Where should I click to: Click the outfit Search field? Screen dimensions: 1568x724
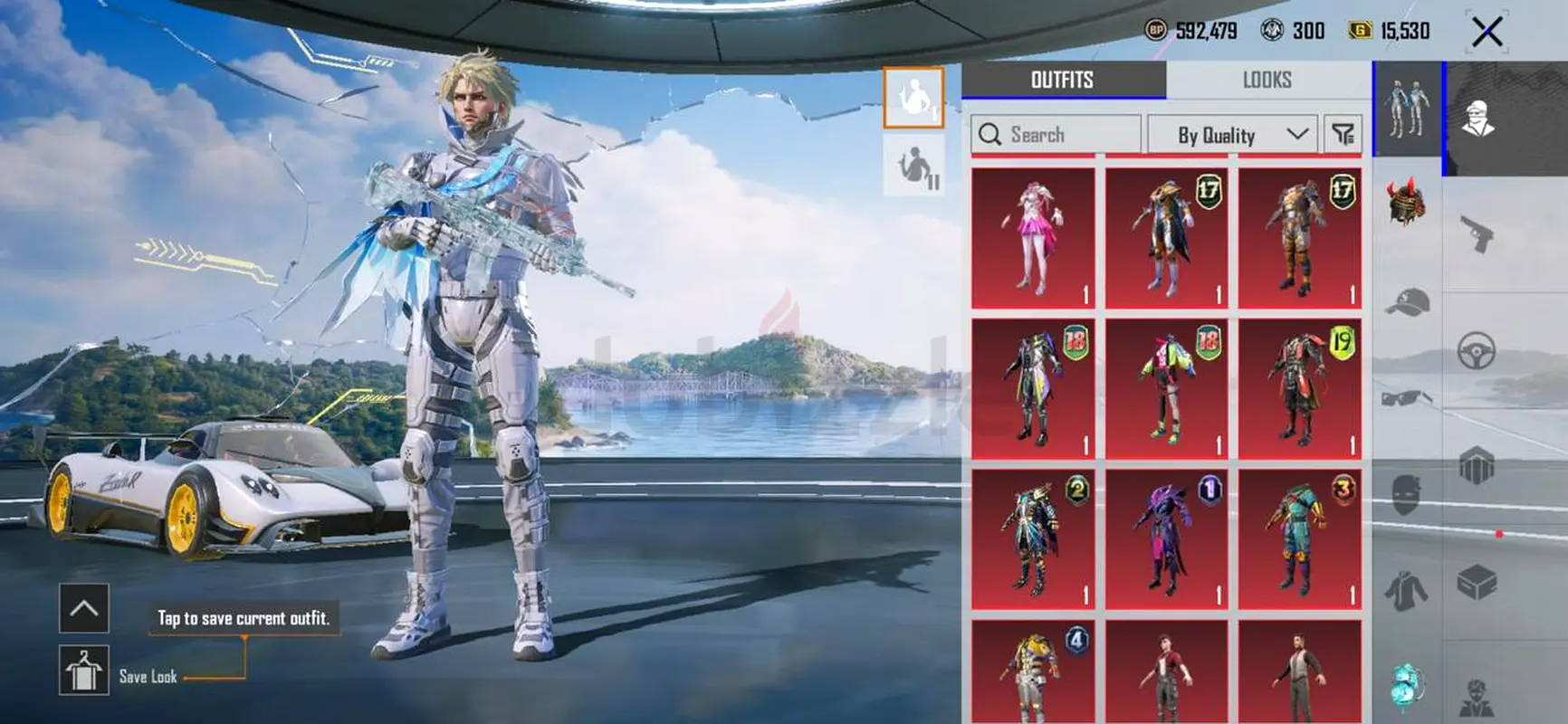click(1056, 135)
